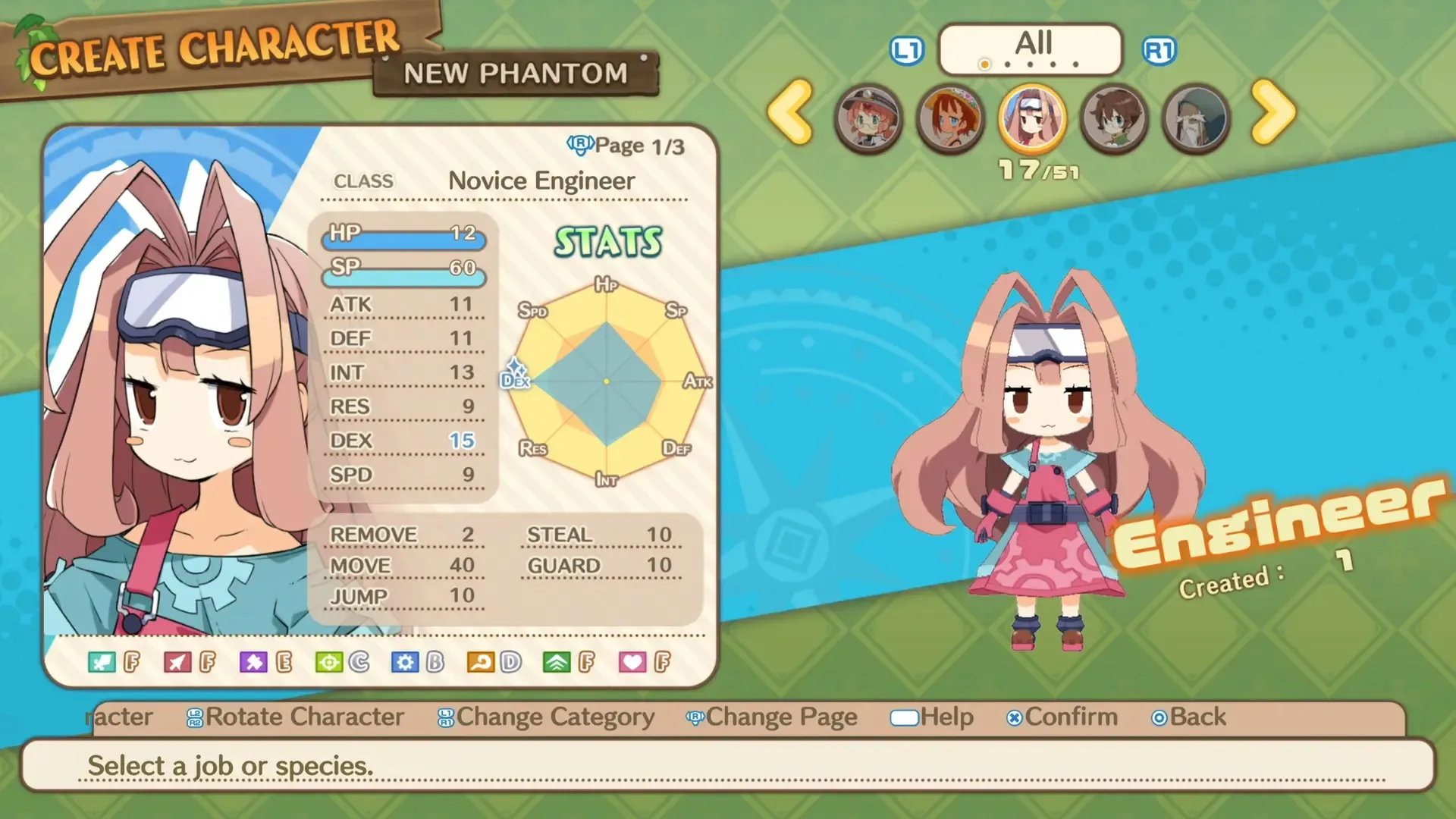Choose the grey bearded old man portrait
Image resolution: width=1456 pixels, height=819 pixels.
click(1196, 118)
